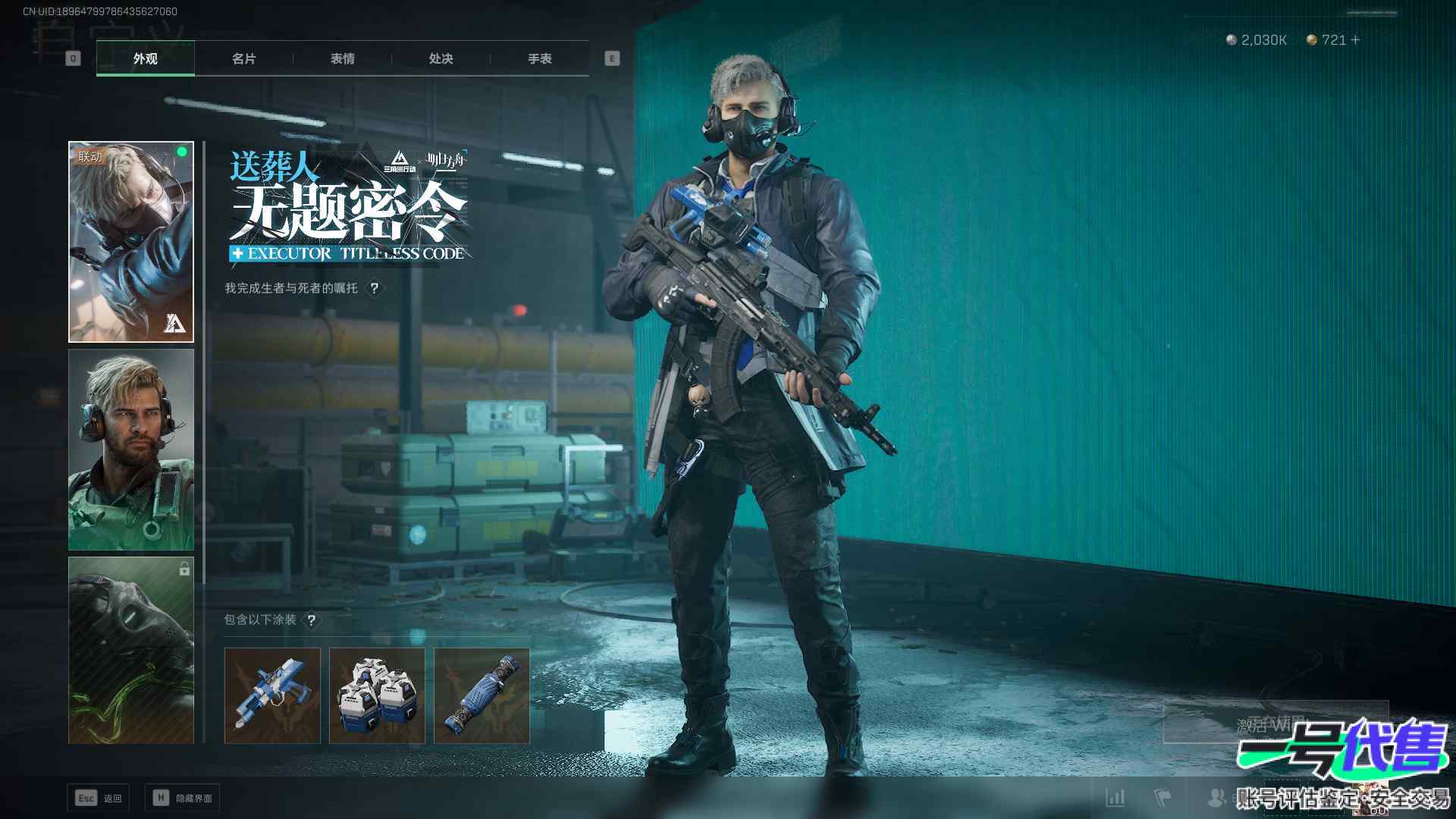Image resolution: width=1456 pixels, height=819 pixels.
Task: Open the flag icon in bottom bar
Action: click(1162, 798)
